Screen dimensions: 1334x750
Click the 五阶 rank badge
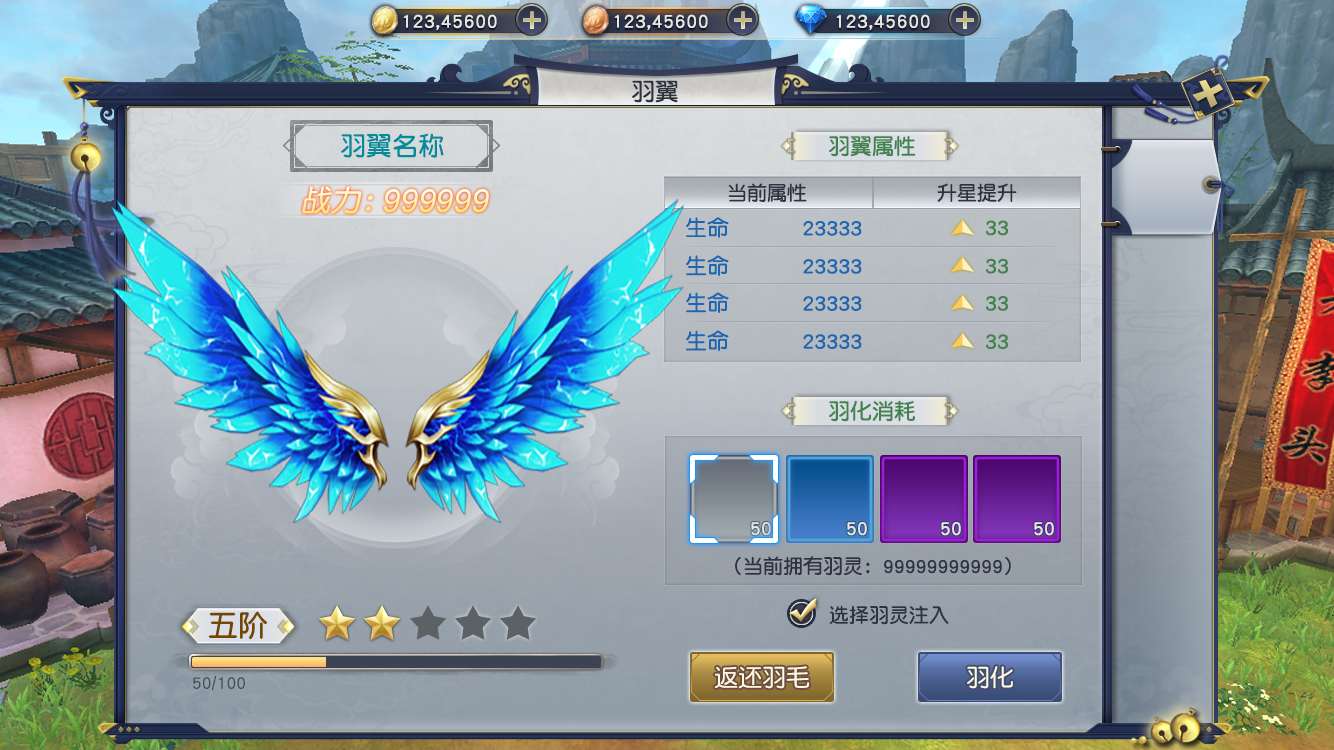[x=237, y=624]
